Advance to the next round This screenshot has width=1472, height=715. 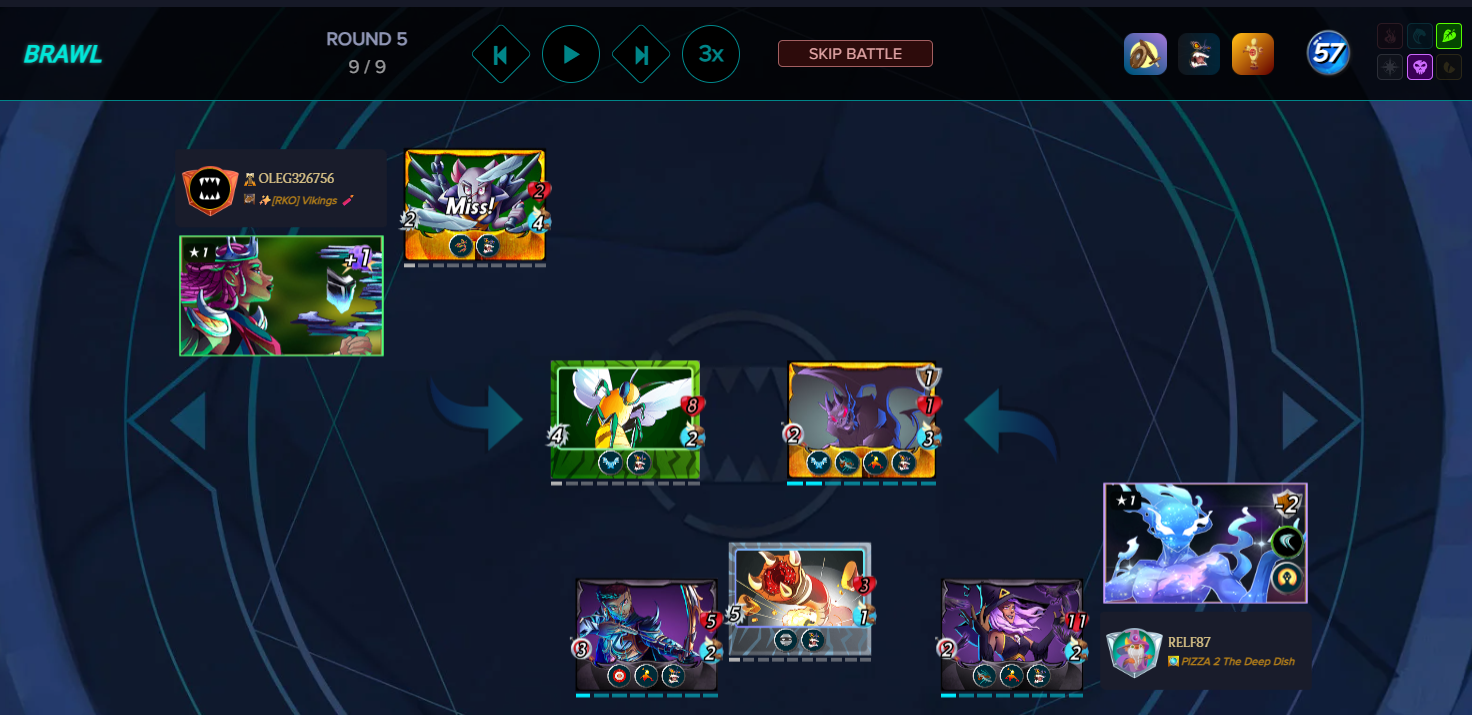click(641, 54)
